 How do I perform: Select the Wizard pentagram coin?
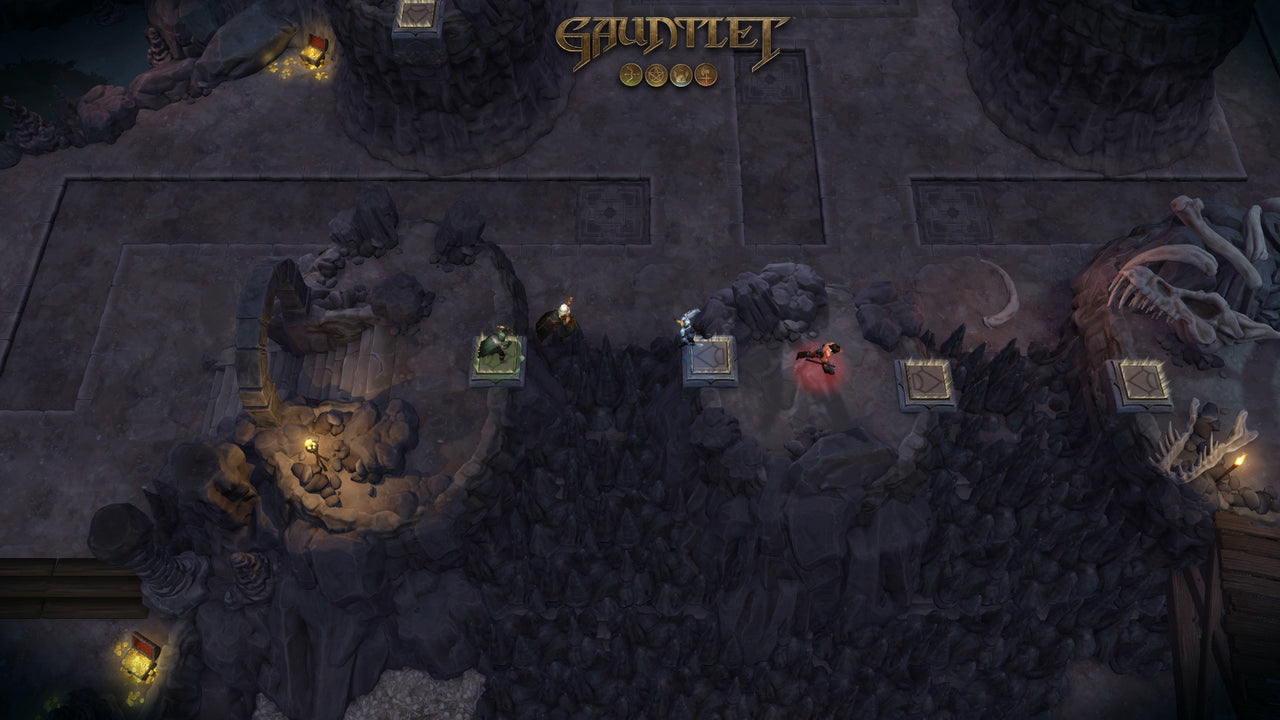coord(655,73)
